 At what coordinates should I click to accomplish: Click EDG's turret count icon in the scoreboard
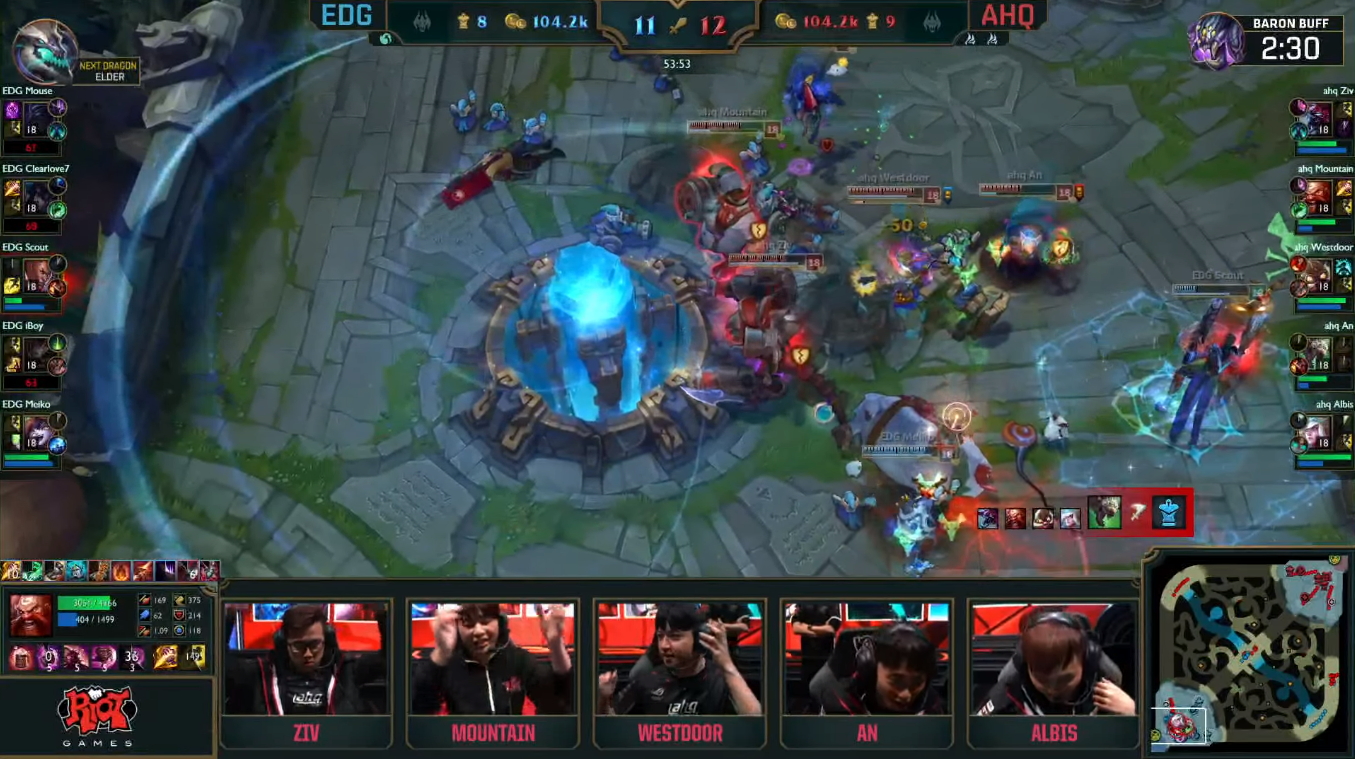(460, 22)
